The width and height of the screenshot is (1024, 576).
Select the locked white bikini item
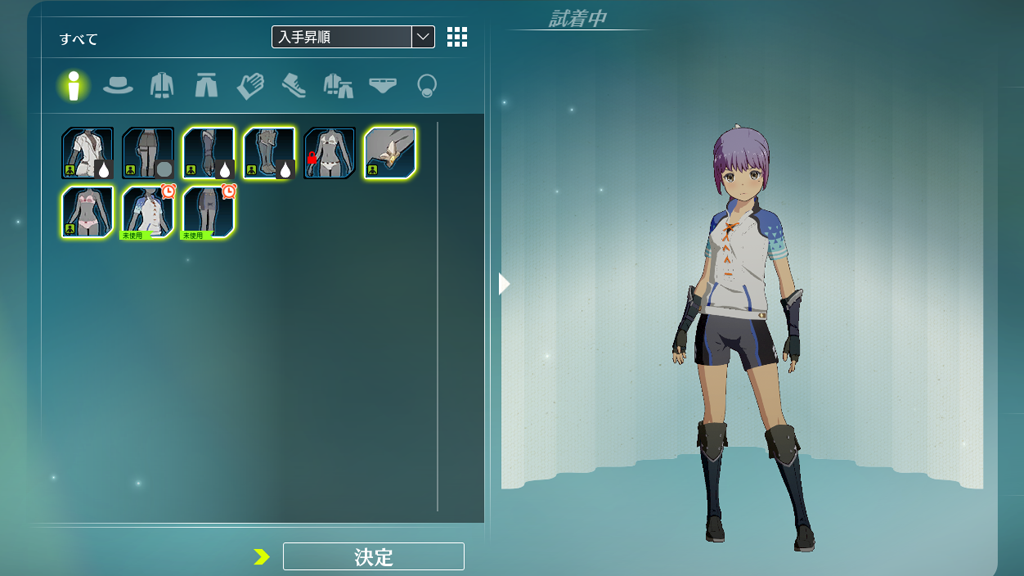330,153
